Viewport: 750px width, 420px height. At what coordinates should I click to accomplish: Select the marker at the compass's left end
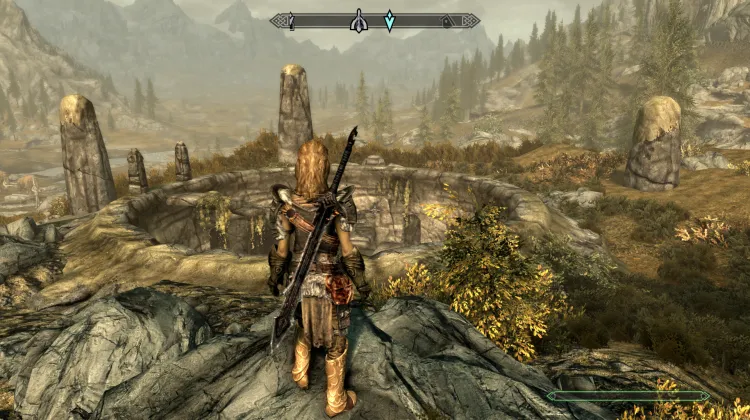point(290,20)
